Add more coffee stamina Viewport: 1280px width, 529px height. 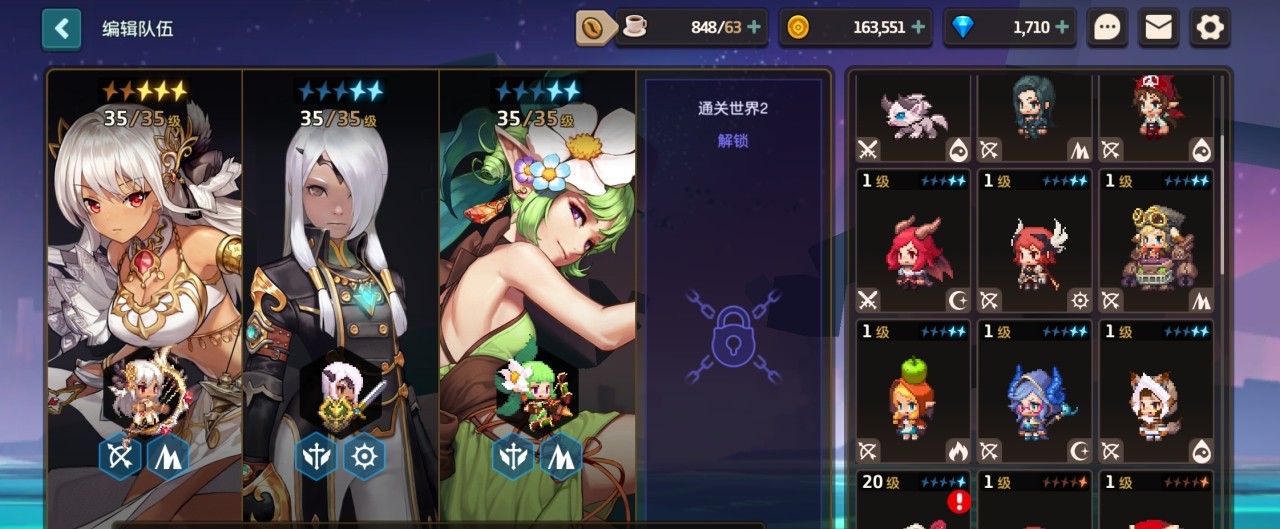[753, 28]
